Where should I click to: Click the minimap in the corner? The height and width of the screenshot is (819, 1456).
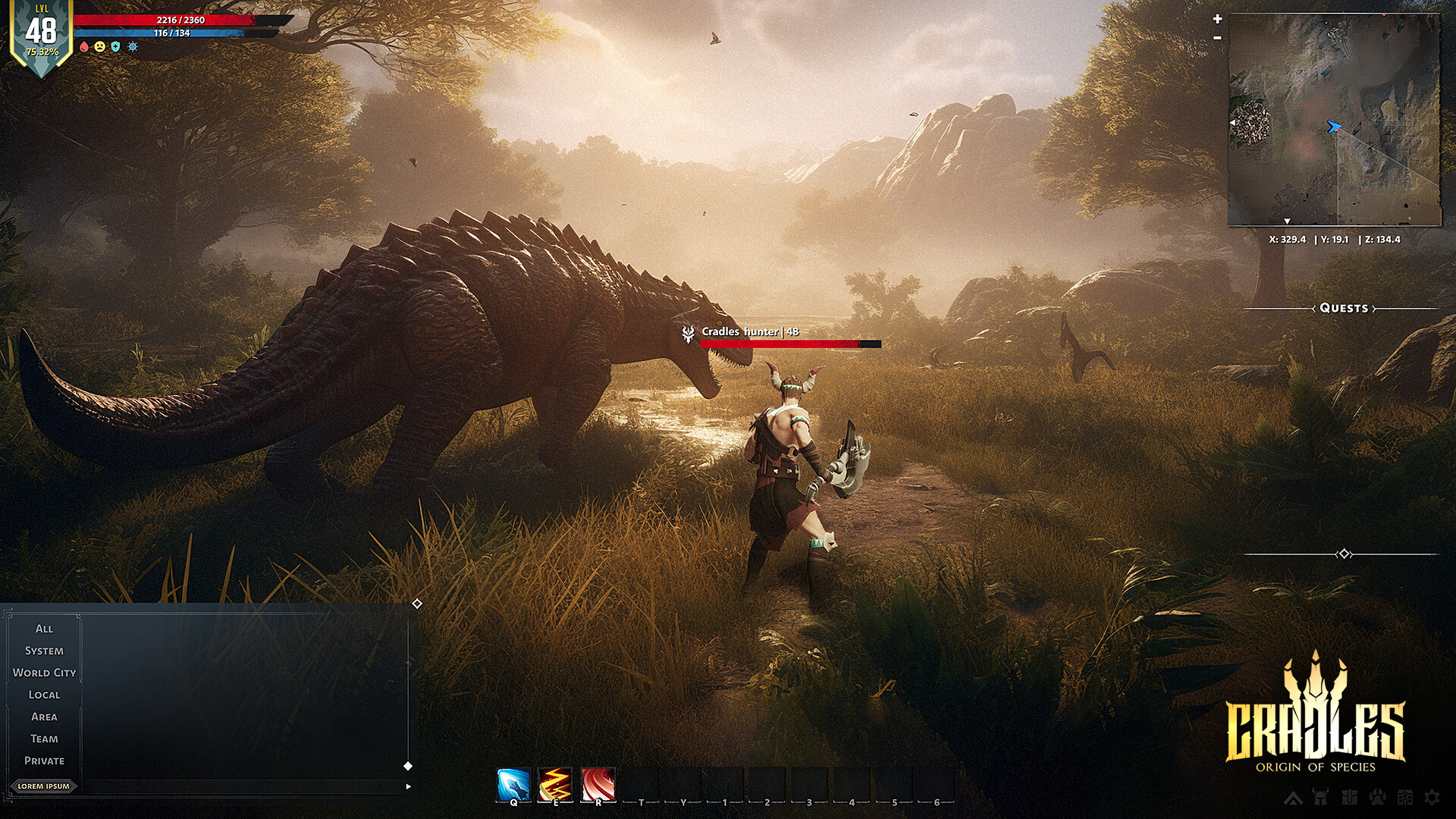tap(1334, 120)
